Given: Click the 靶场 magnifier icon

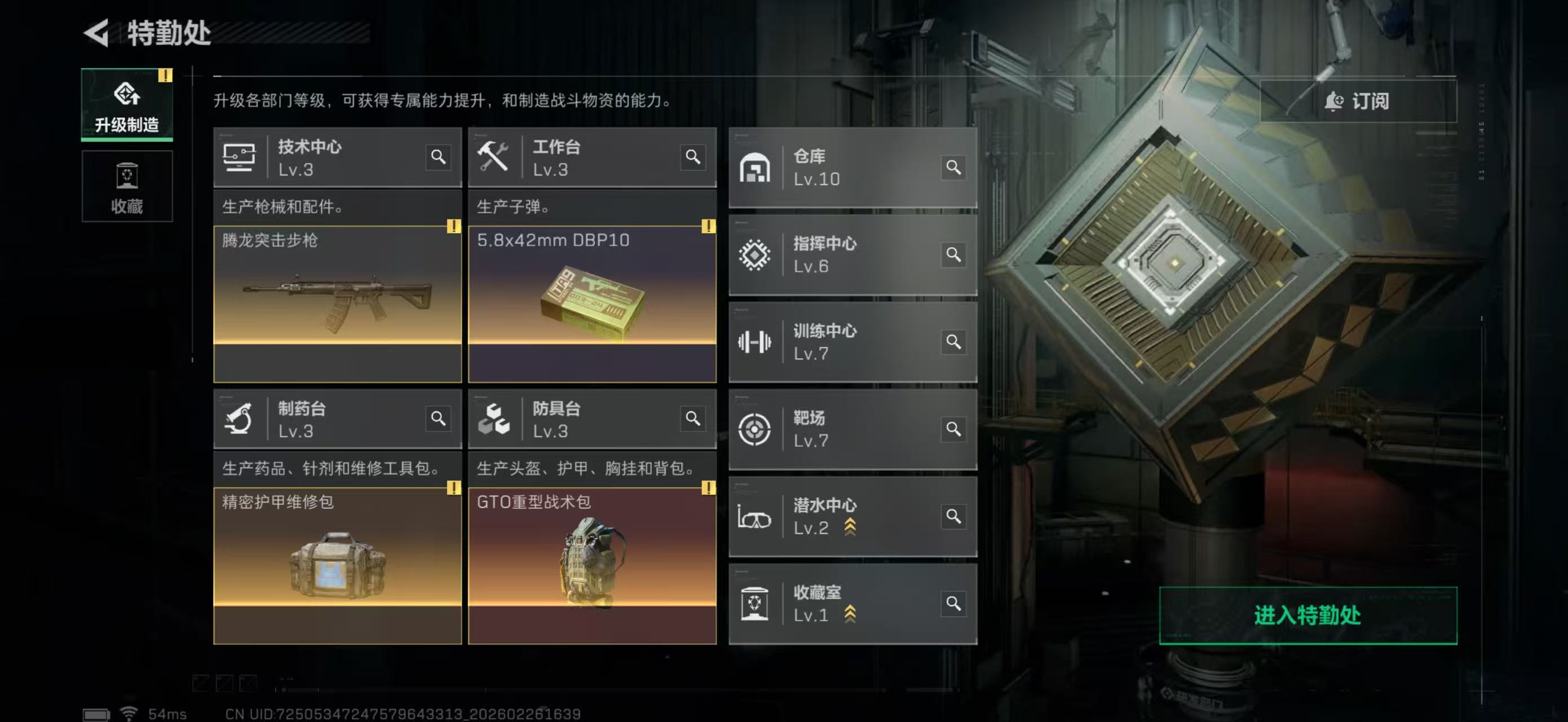Looking at the screenshot, I should [953, 429].
